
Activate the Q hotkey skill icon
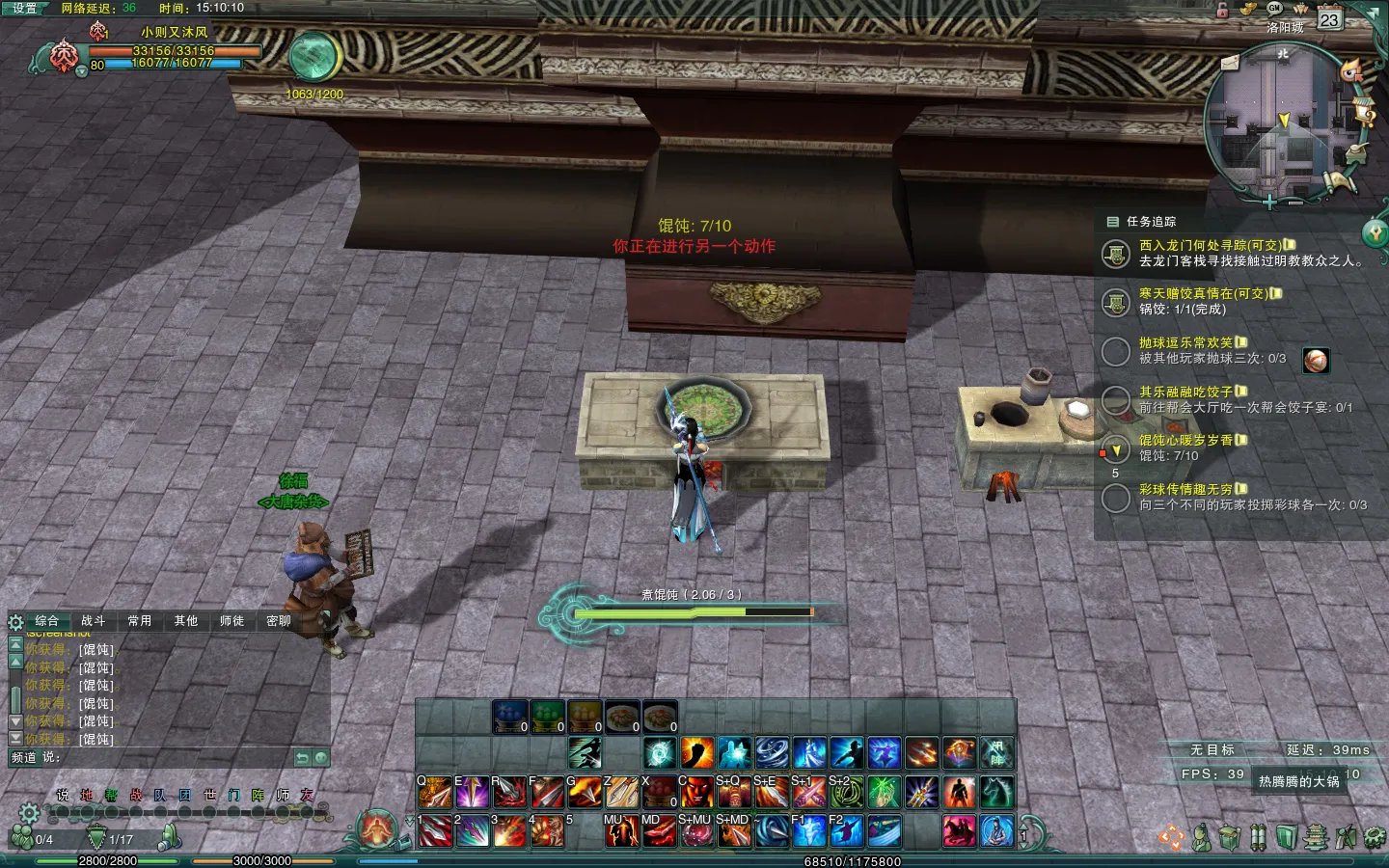(x=435, y=793)
